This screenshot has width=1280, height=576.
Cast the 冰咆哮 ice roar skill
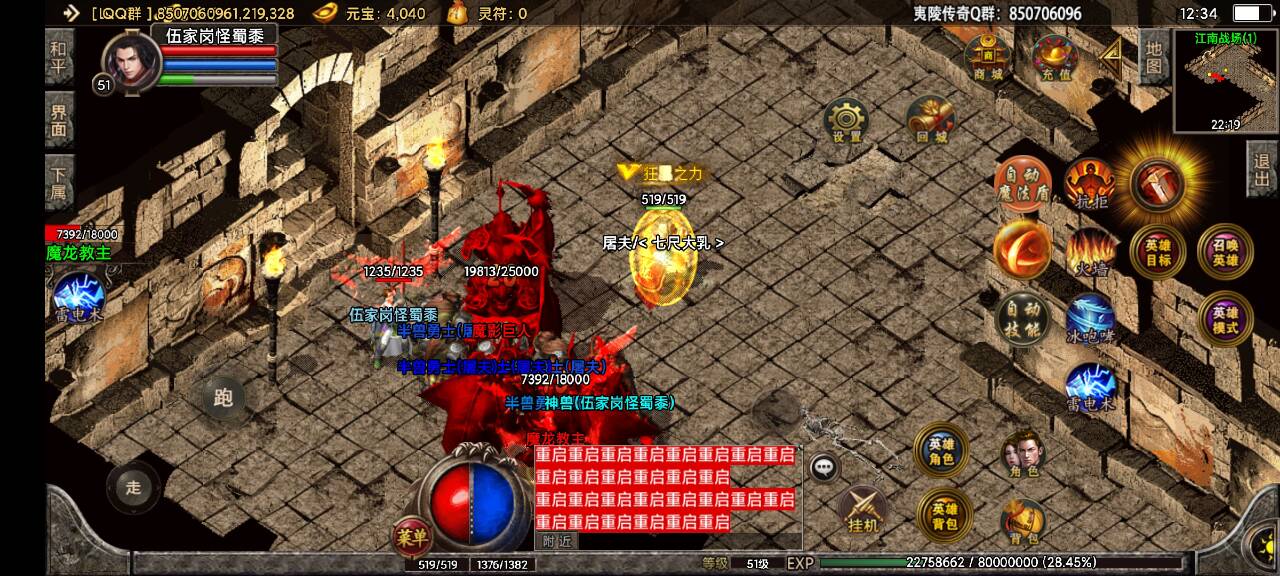pyautogui.click(x=1090, y=320)
